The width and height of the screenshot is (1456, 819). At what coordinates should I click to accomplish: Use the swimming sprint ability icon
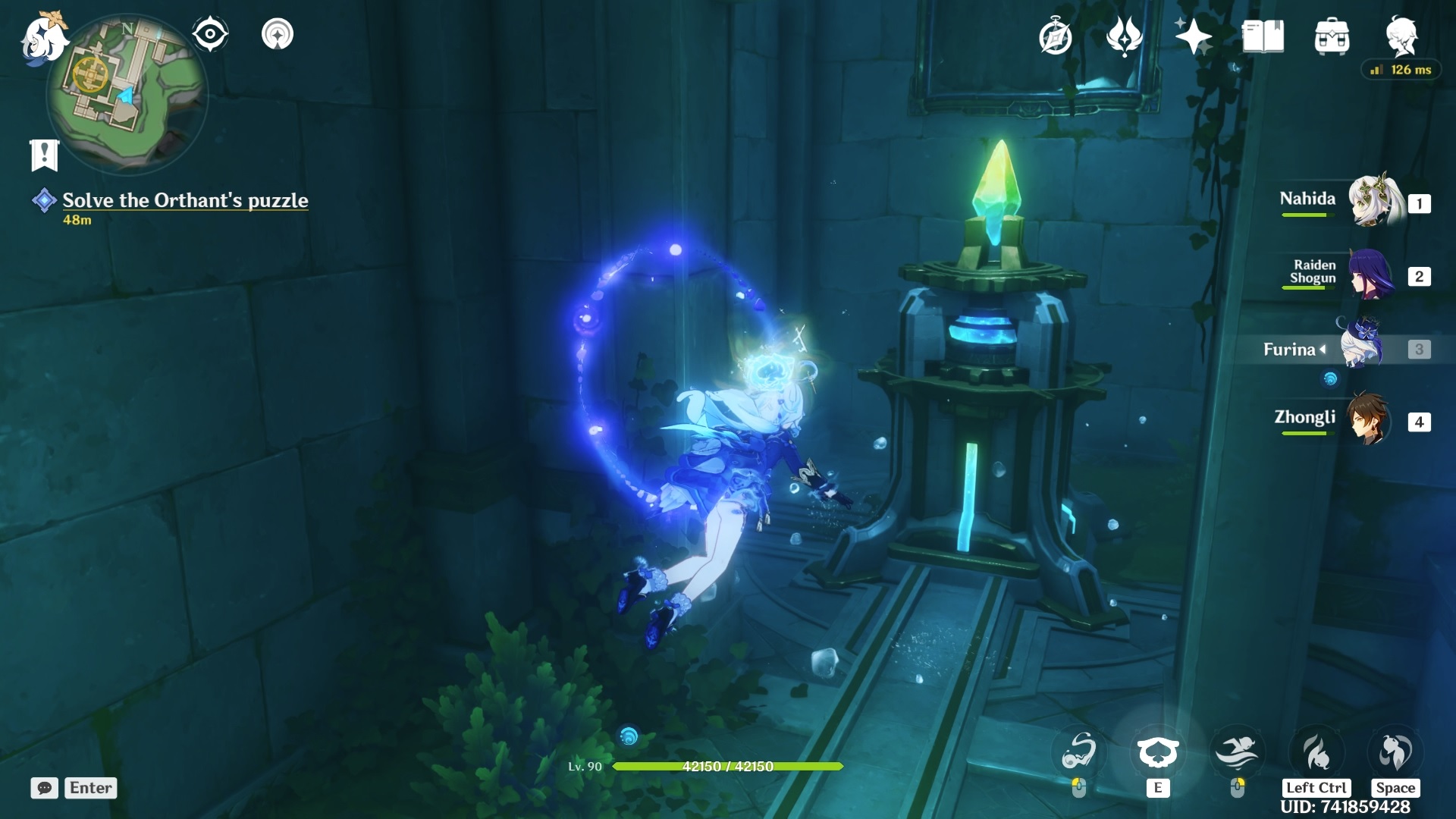click(x=1237, y=752)
